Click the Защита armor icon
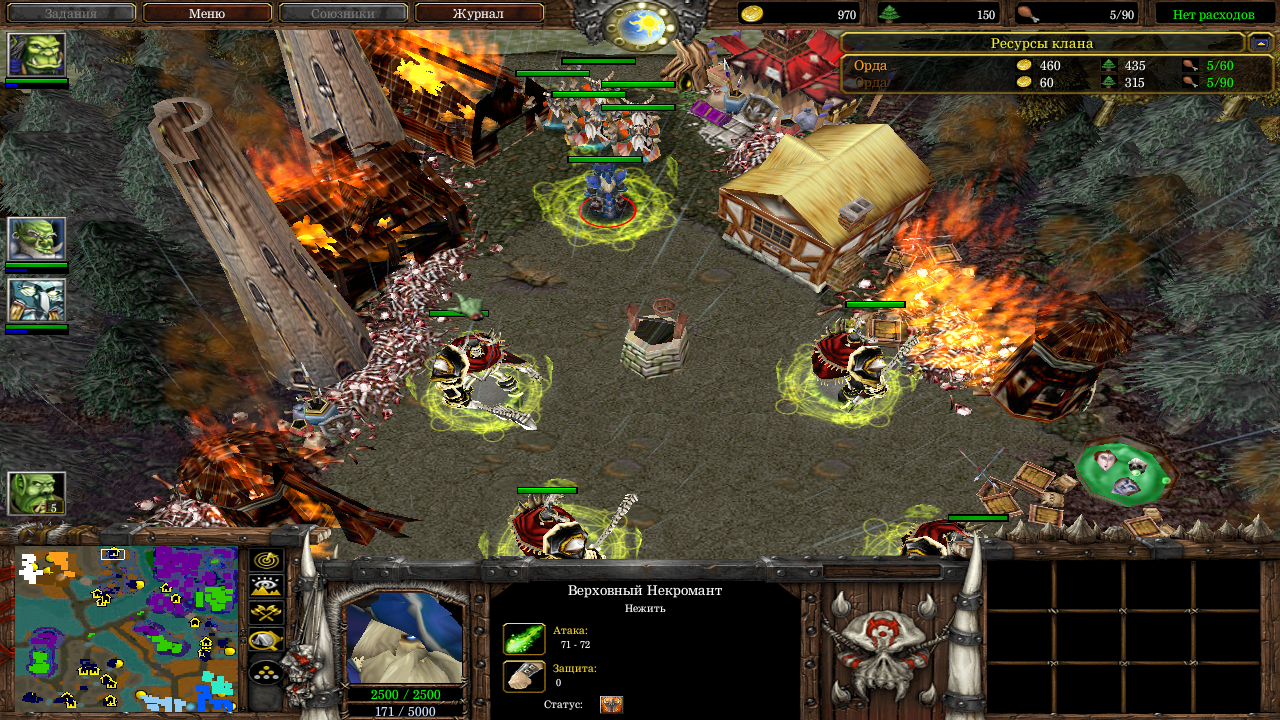The width and height of the screenshot is (1280, 720). [x=524, y=676]
